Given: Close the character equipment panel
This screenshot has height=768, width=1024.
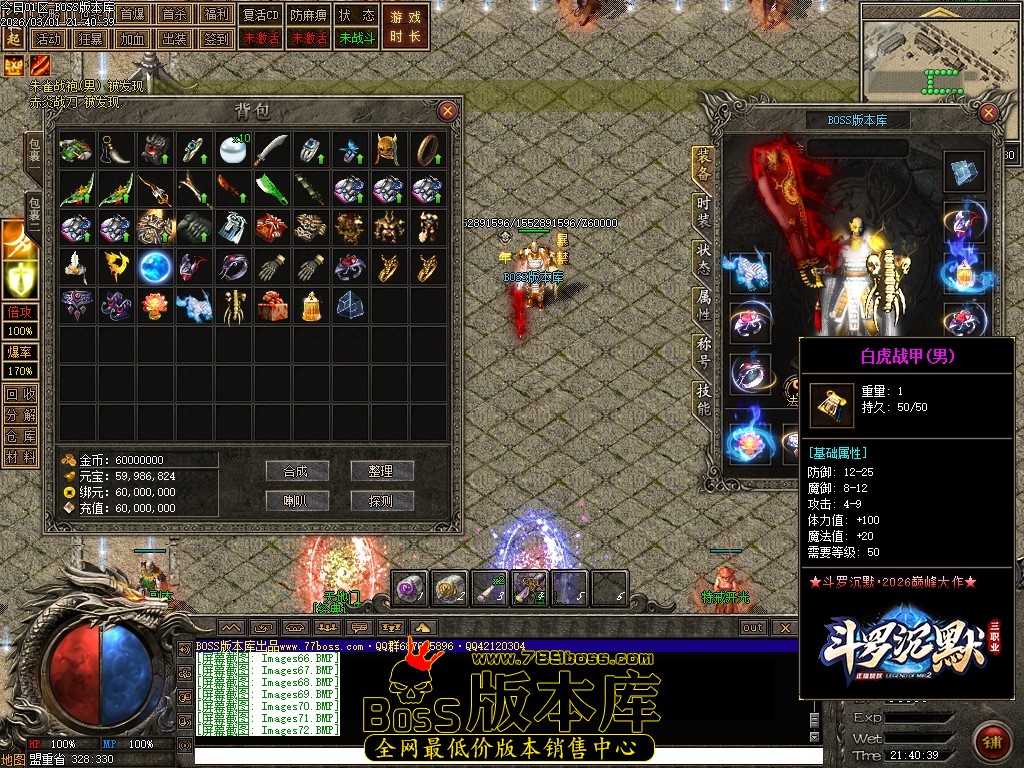Looking at the screenshot, I should pyautogui.click(x=990, y=113).
